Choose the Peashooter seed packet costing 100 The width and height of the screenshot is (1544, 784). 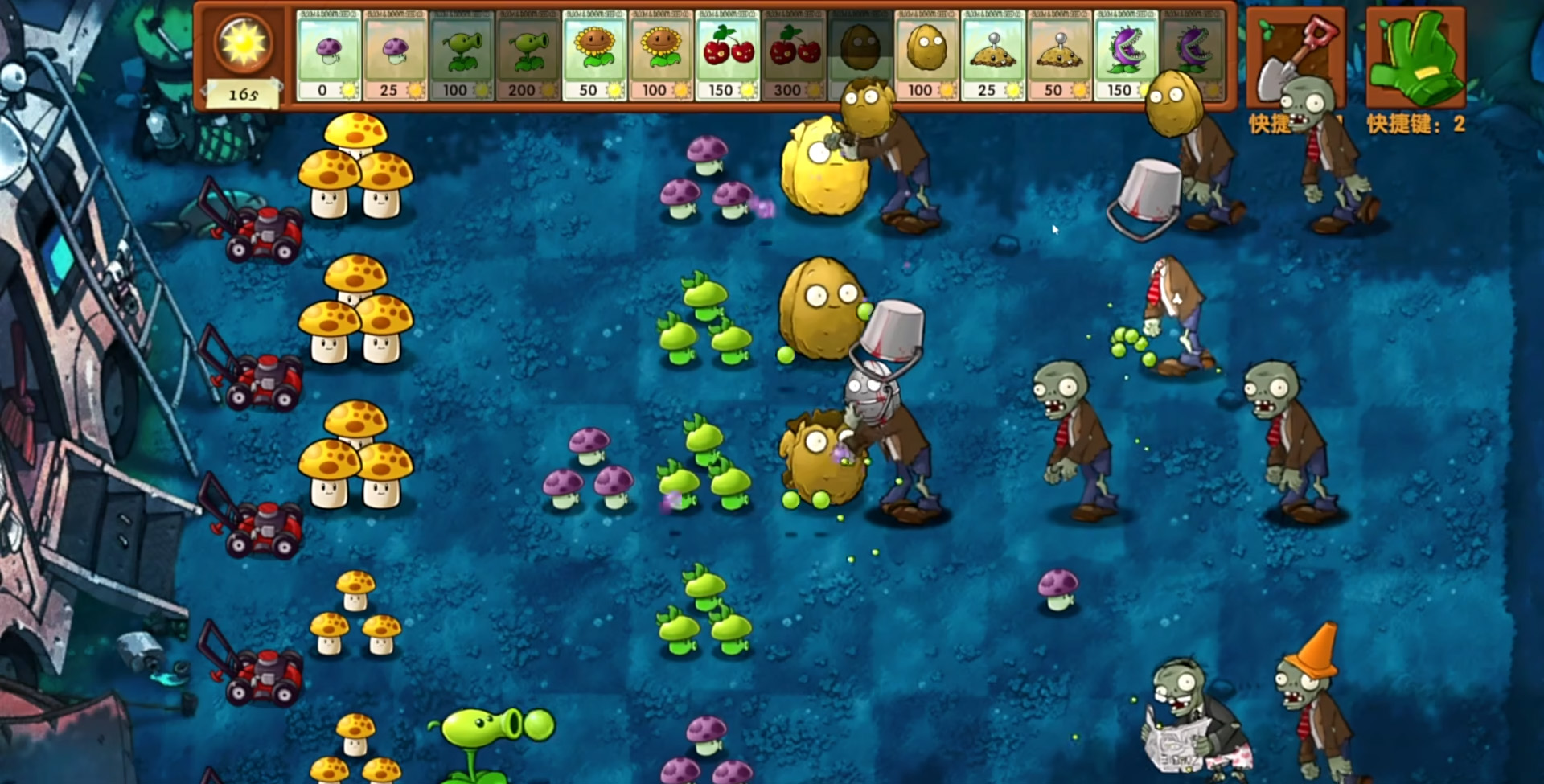coord(461,55)
